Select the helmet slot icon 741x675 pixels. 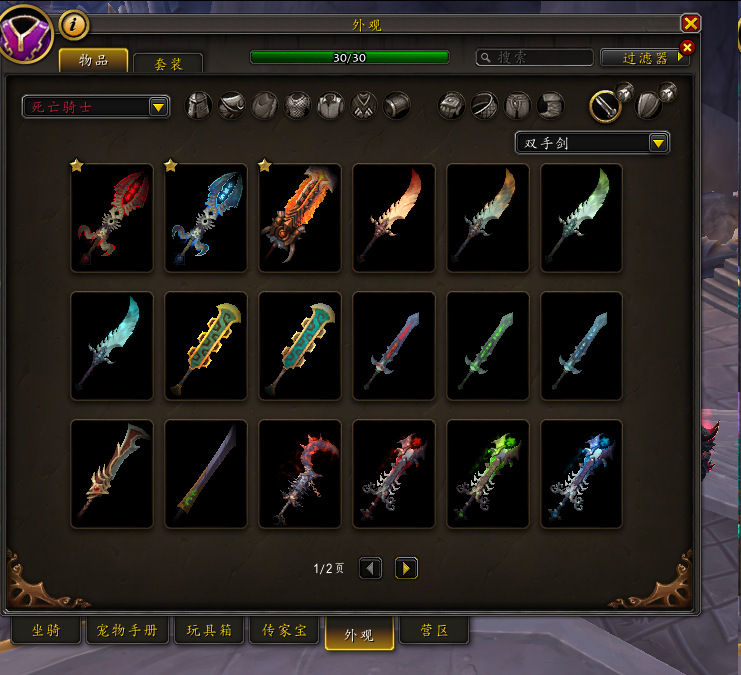pos(199,105)
